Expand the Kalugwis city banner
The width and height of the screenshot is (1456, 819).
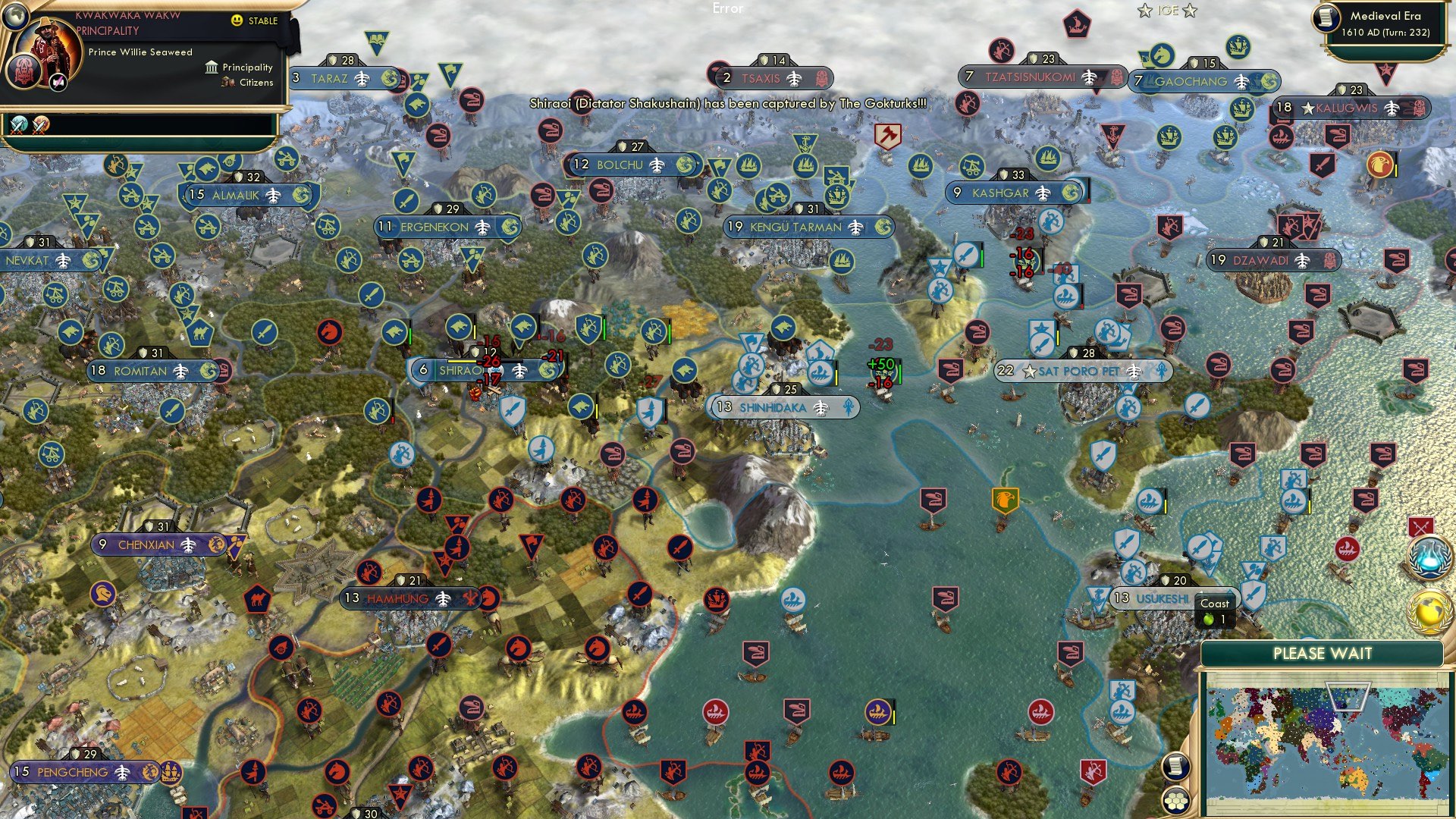(x=1348, y=108)
